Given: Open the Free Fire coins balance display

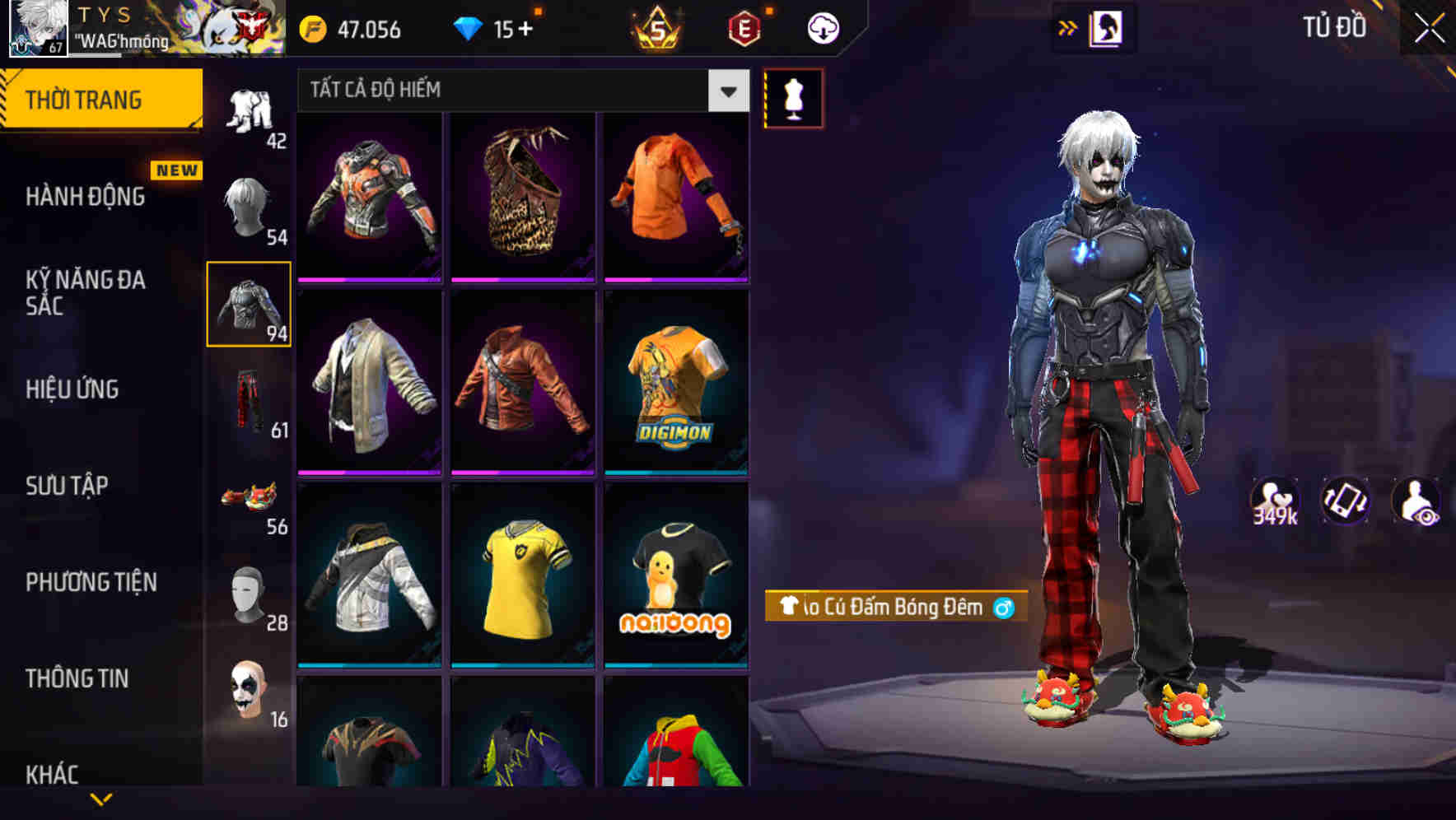Looking at the screenshot, I should pyautogui.click(x=349, y=27).
